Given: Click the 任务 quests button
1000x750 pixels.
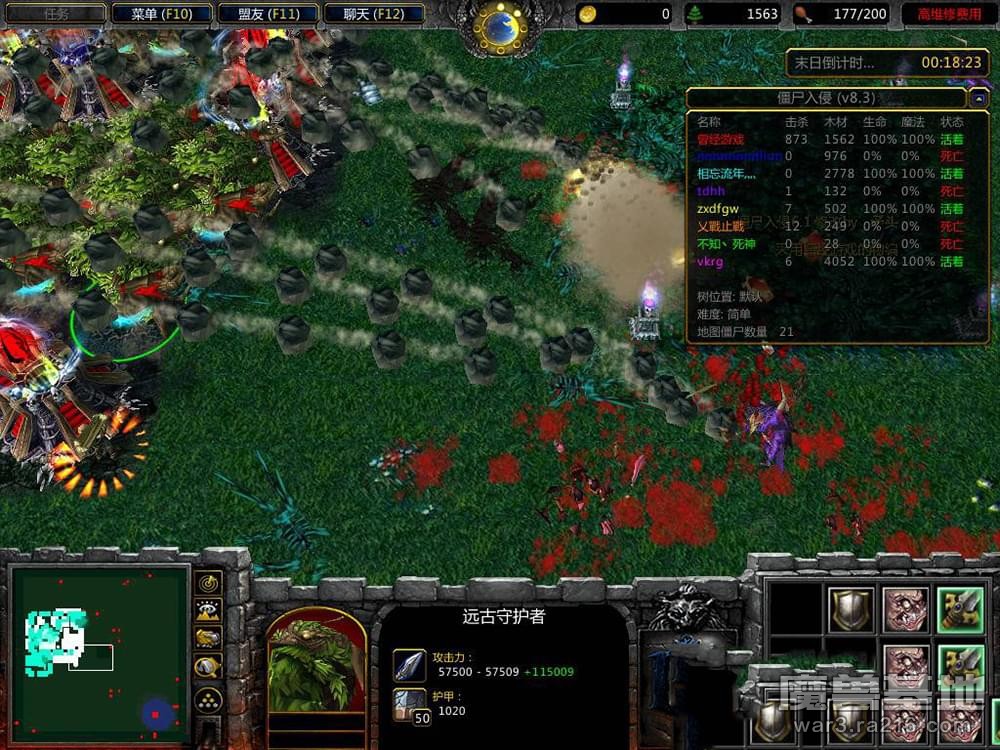Looking at the screenshot, I should [55, 14].
